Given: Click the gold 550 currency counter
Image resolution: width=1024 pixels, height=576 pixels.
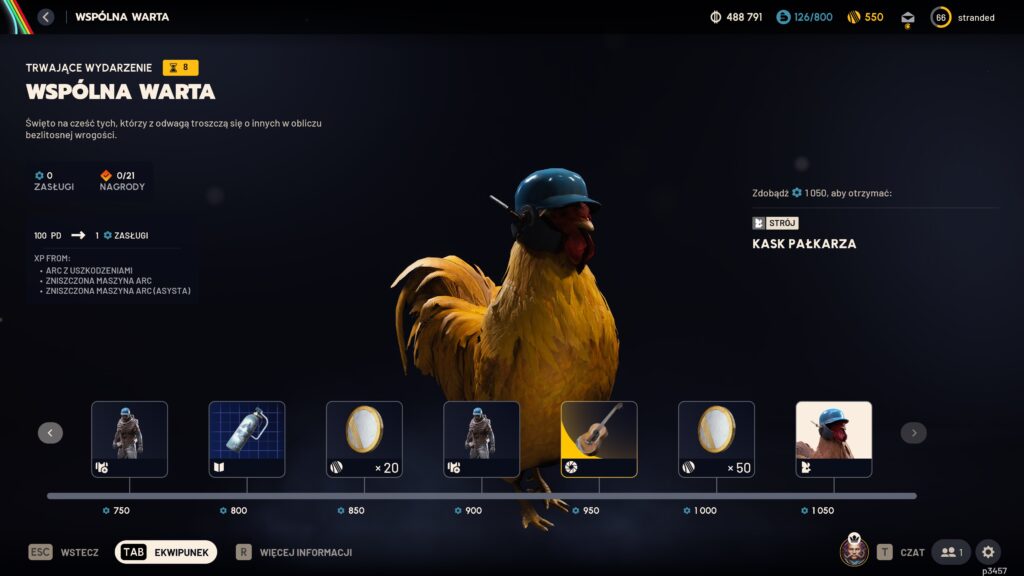Looking at the screenshot, I should pyautogui.click(x=865, y=17).
